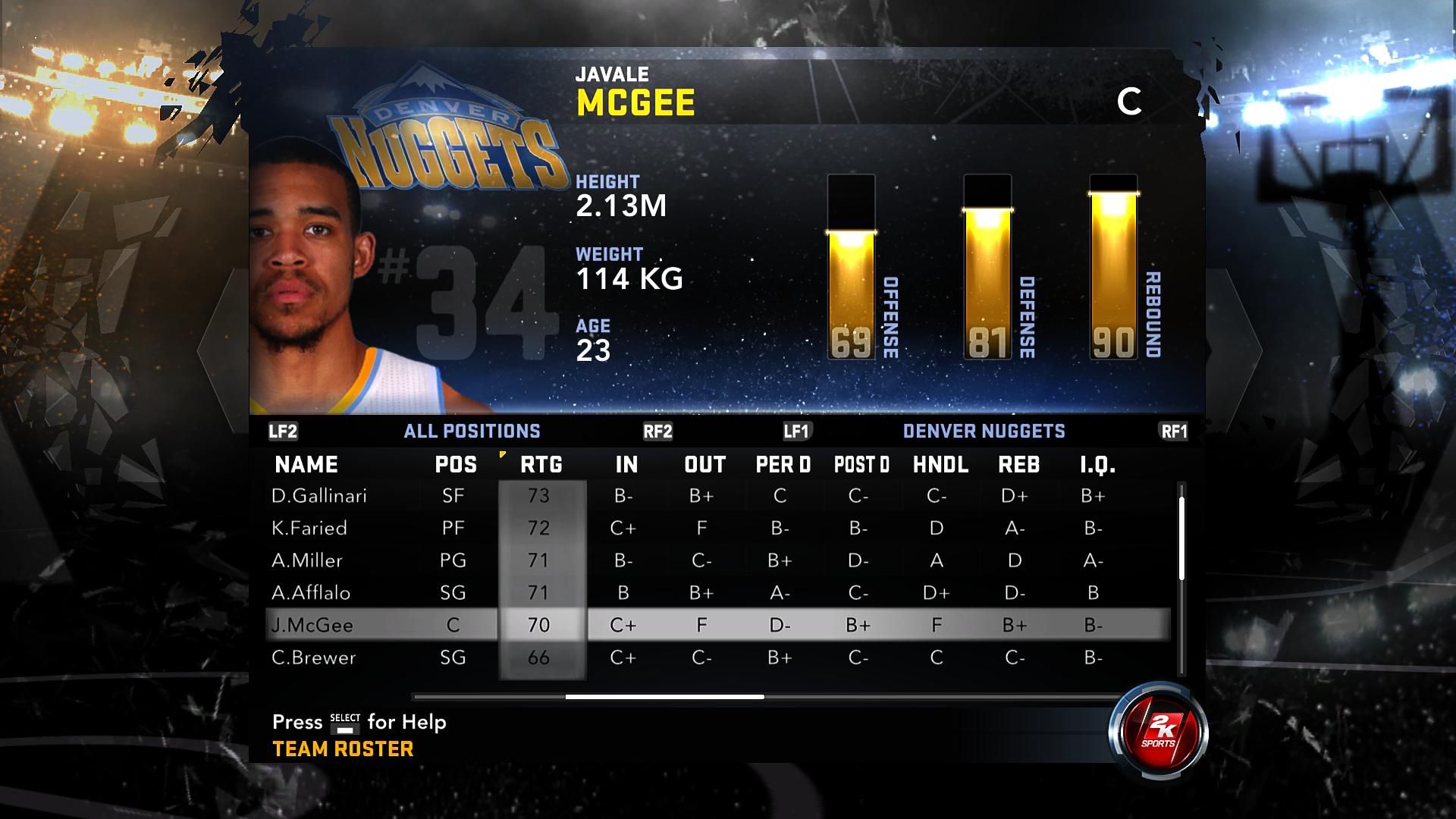Choose K.Faried in the roster list
Viewport: 1456px width, 819px height.
coord(309,529)
